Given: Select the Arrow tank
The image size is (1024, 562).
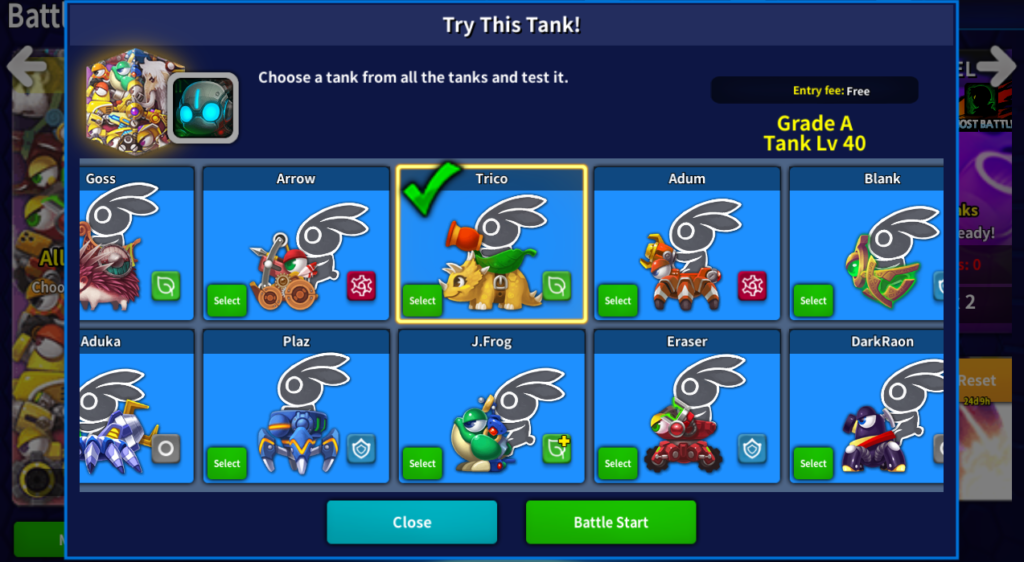Looking at the screenshot, I should pos(227,300).
